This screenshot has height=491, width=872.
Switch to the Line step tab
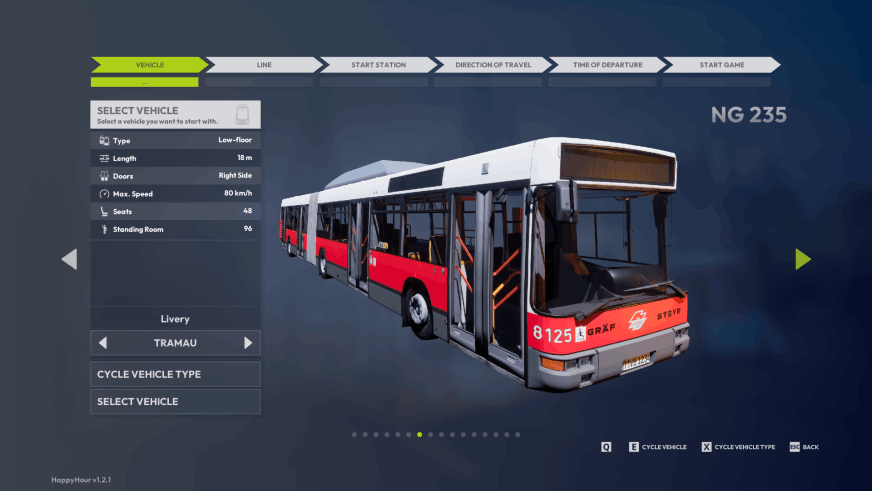point(264,65)
